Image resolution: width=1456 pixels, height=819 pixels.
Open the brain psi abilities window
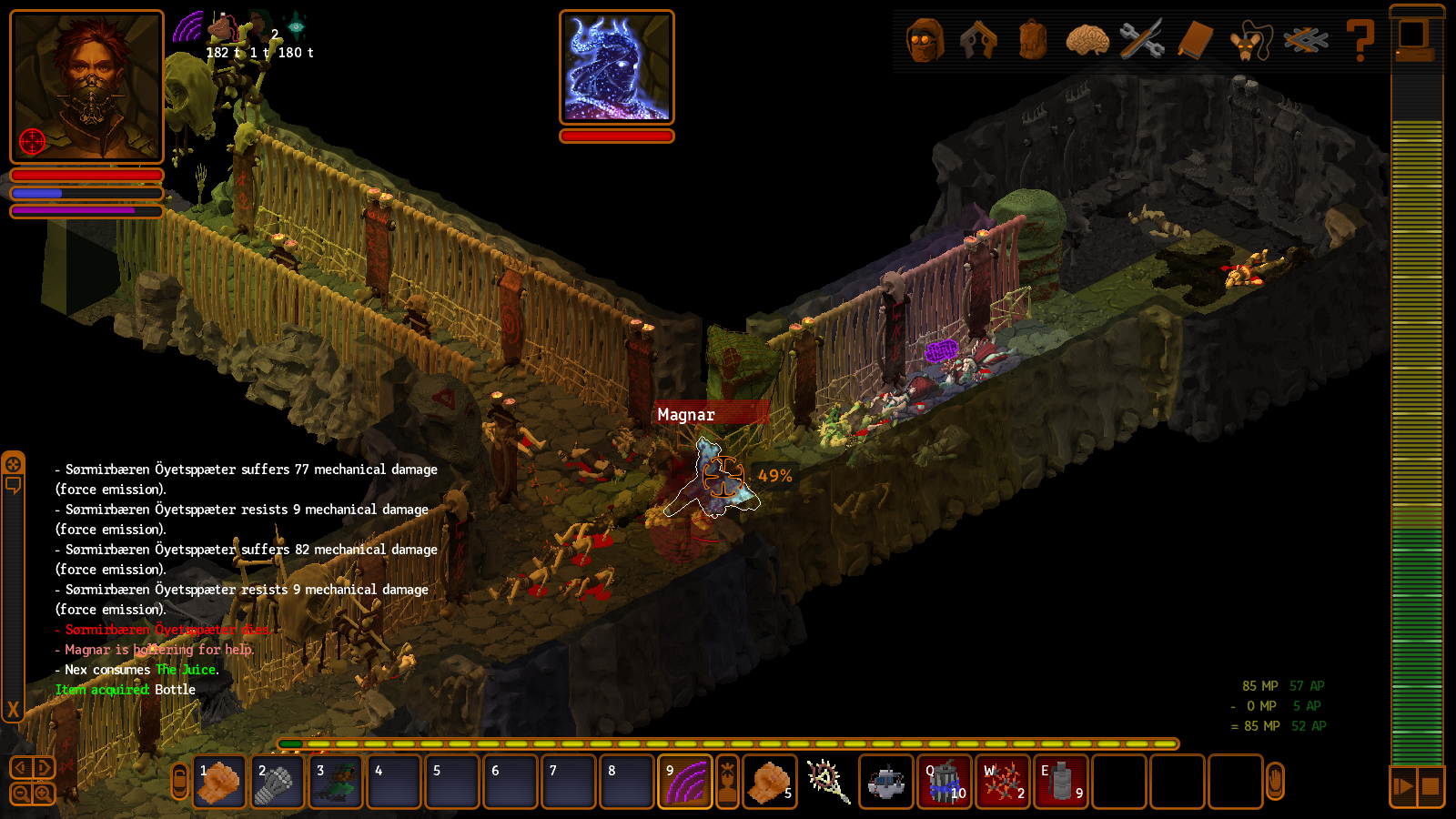[1087, 41]
